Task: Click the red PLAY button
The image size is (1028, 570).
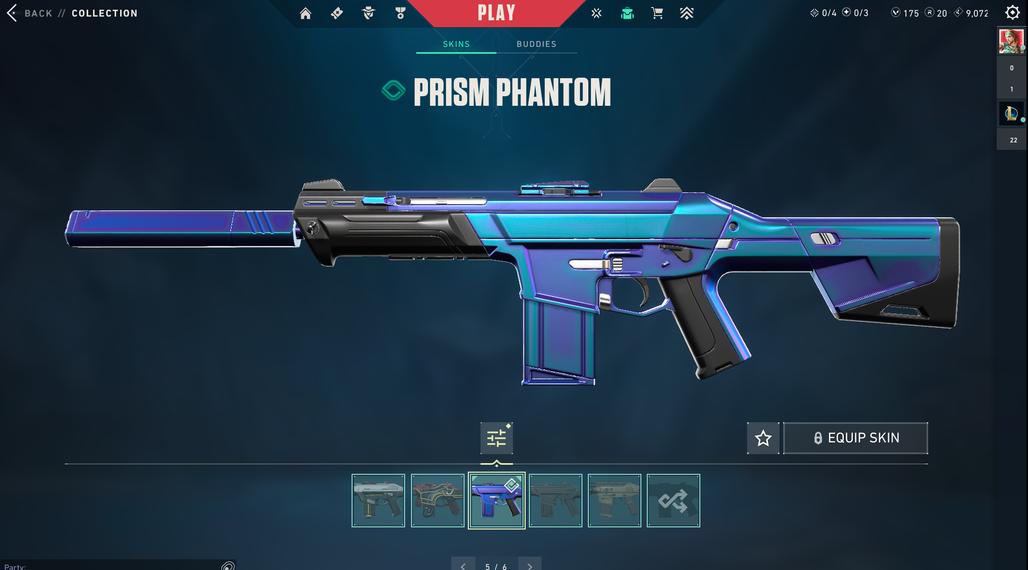Action: coord(496,13)
